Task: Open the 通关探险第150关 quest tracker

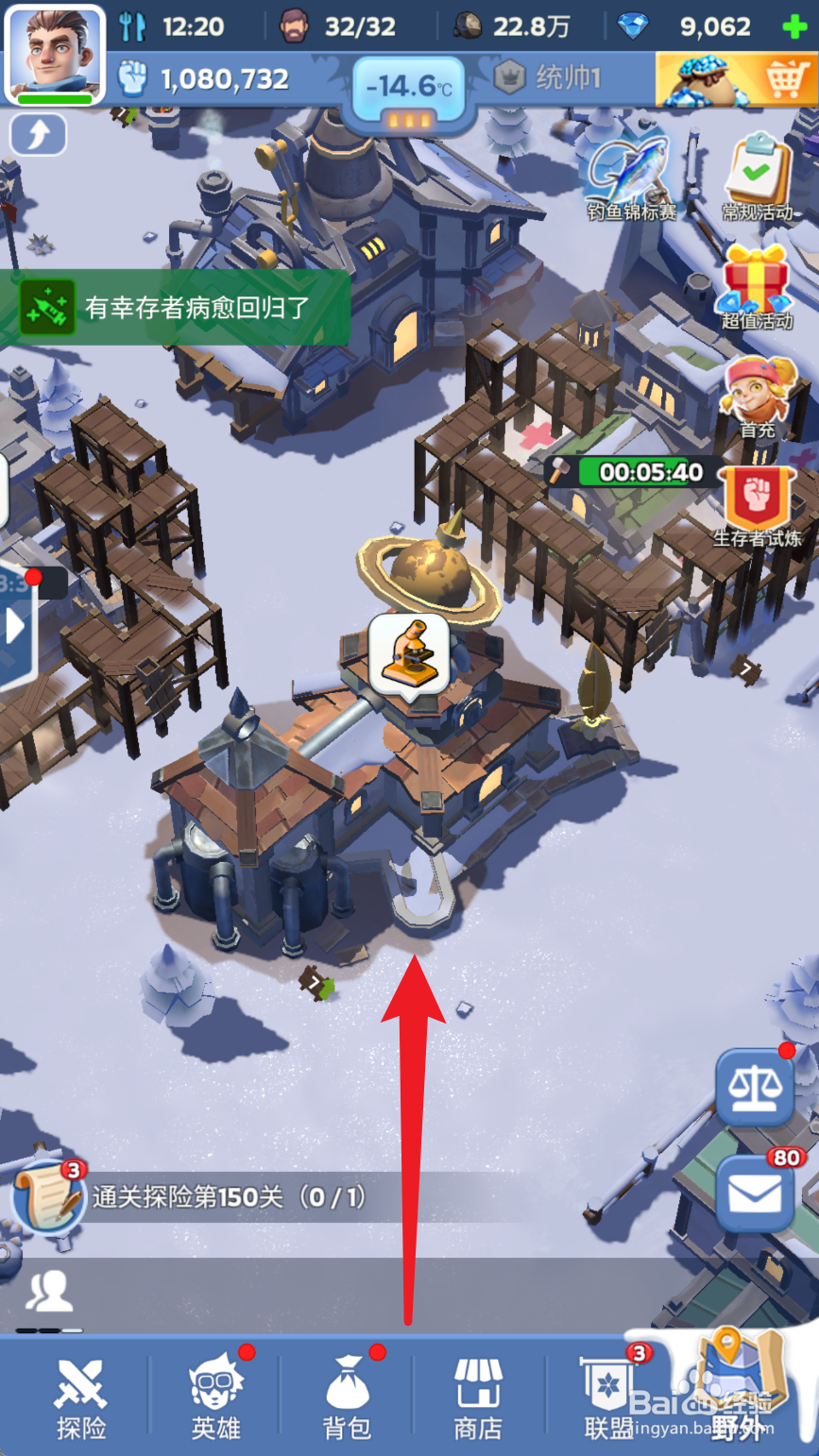Action: (227, 1197)
